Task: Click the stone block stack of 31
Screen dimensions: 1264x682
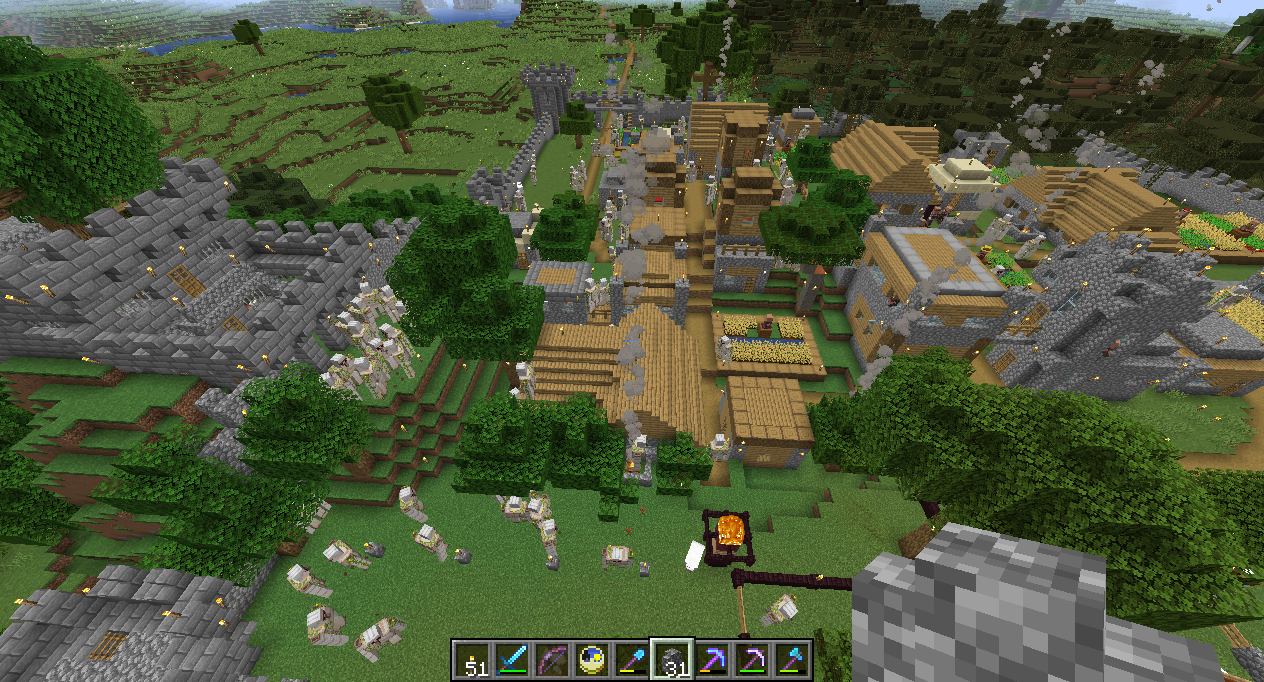Action: tap(672, 660)
